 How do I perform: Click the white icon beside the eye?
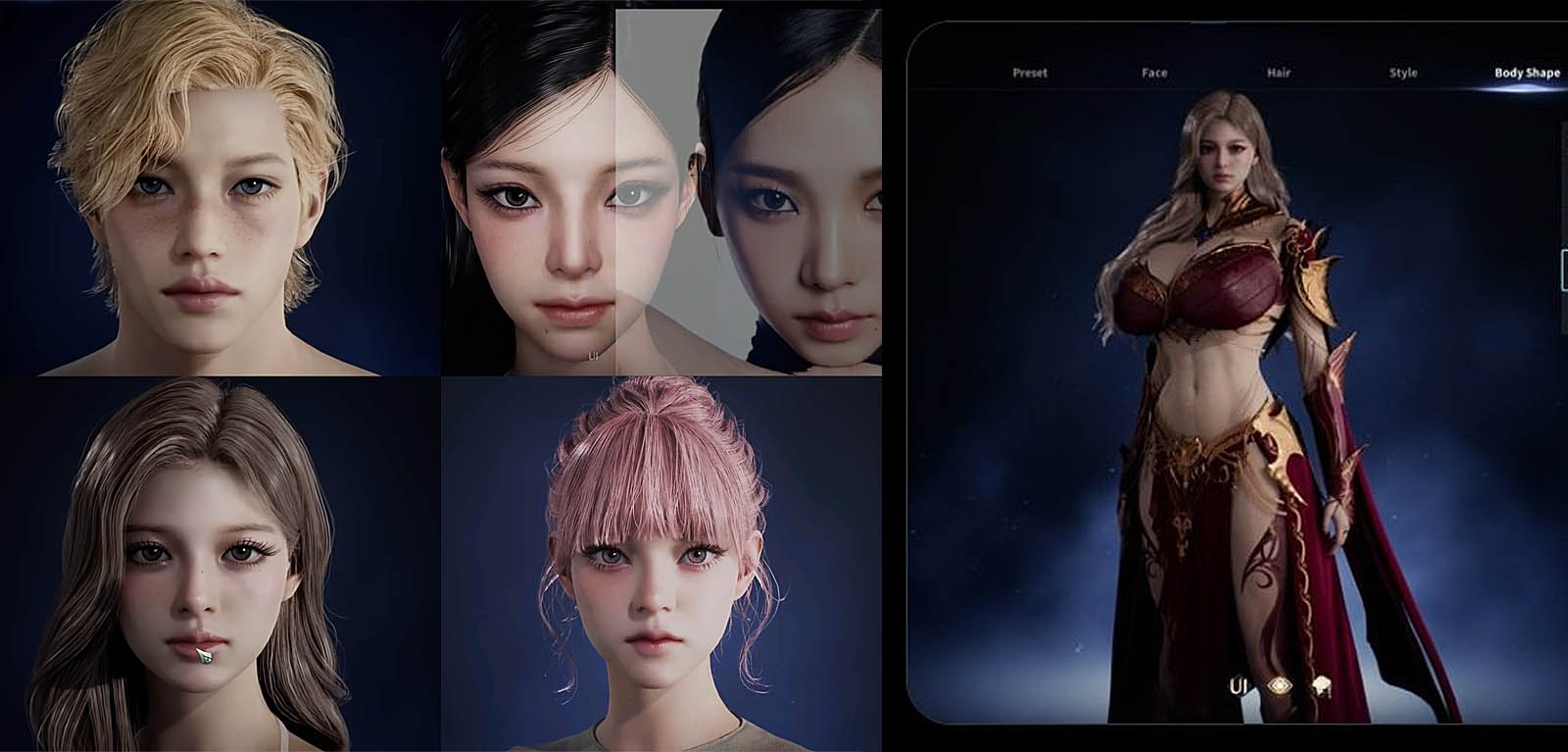coord(1322,686)
